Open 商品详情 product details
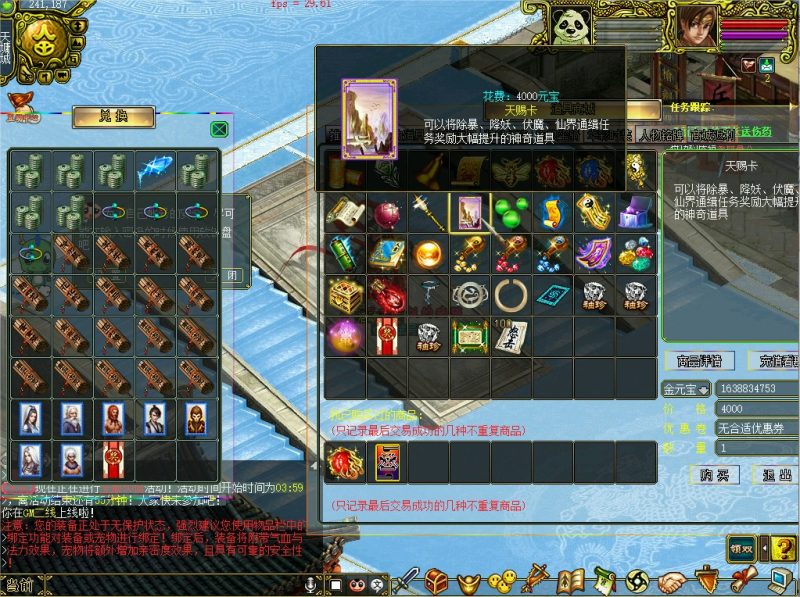Viewport: 800px width, 597px height. coord(698,360)
